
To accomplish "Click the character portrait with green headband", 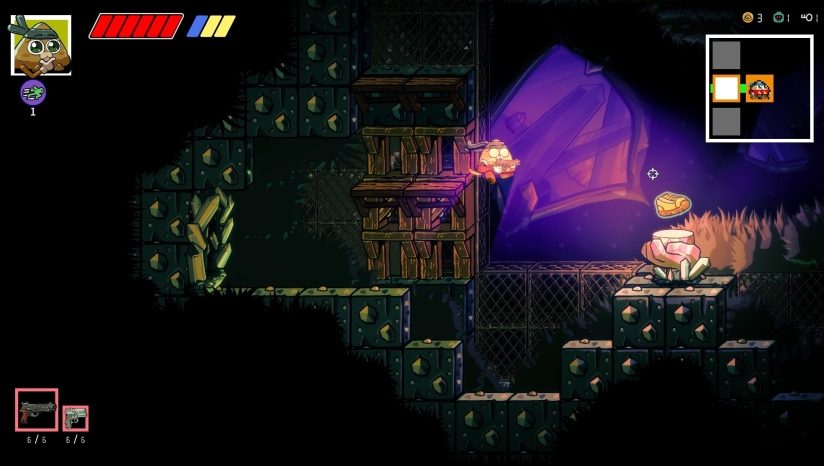I will 41,45.
